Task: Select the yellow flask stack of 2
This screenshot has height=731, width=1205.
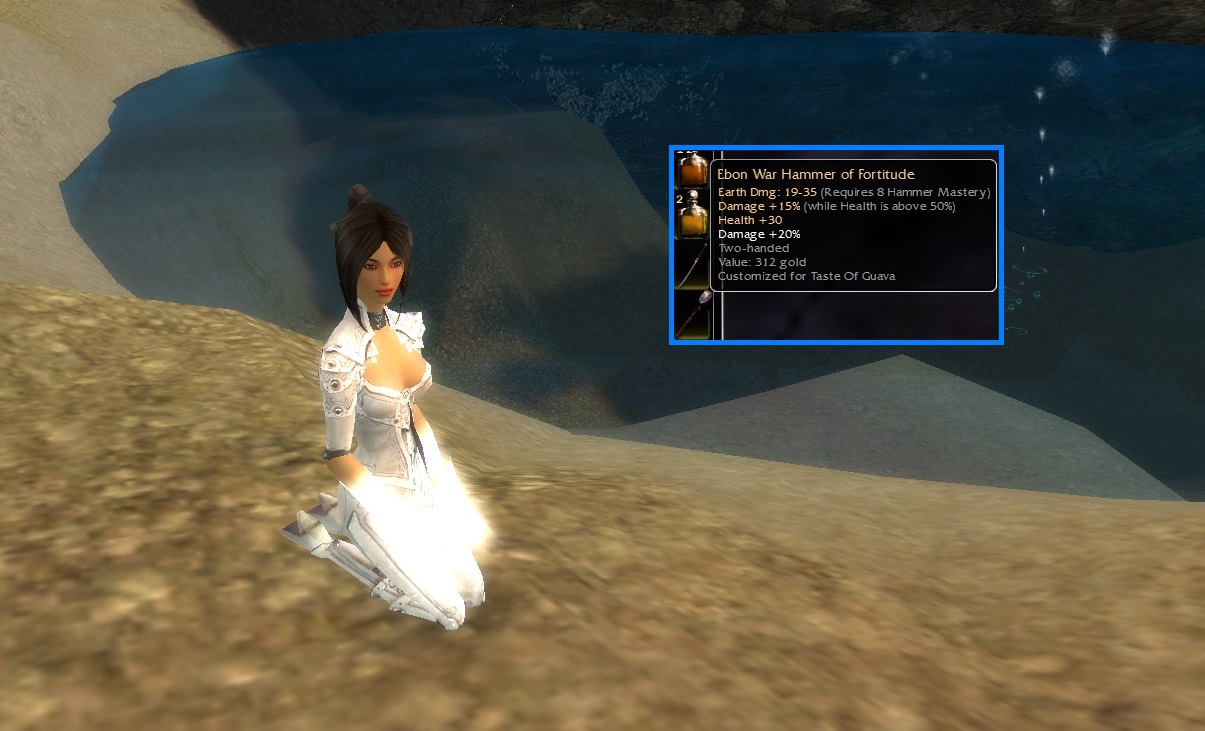Action: coord(692,215)
